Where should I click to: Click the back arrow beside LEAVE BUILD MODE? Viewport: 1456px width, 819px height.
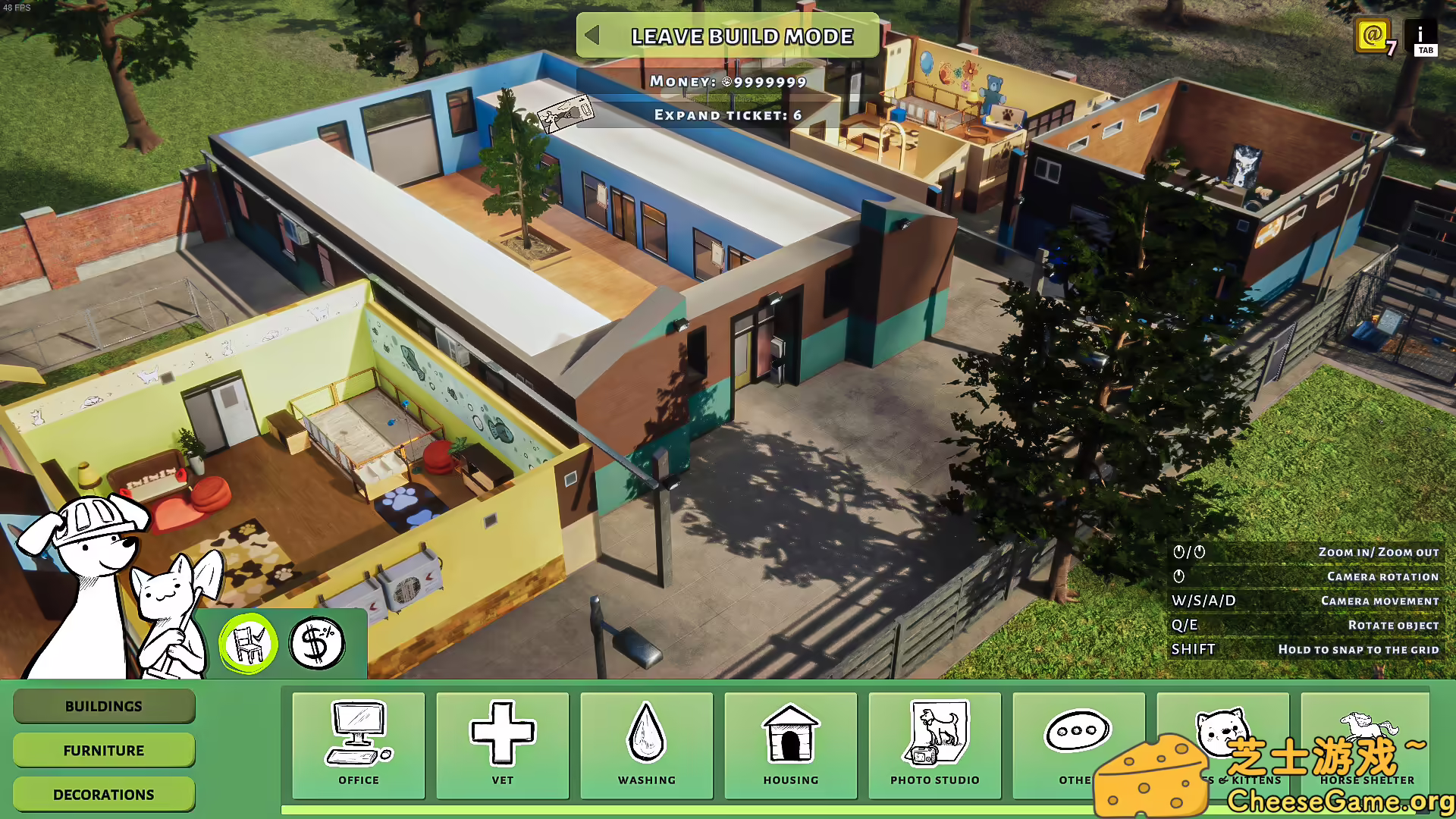click(594, 36)
